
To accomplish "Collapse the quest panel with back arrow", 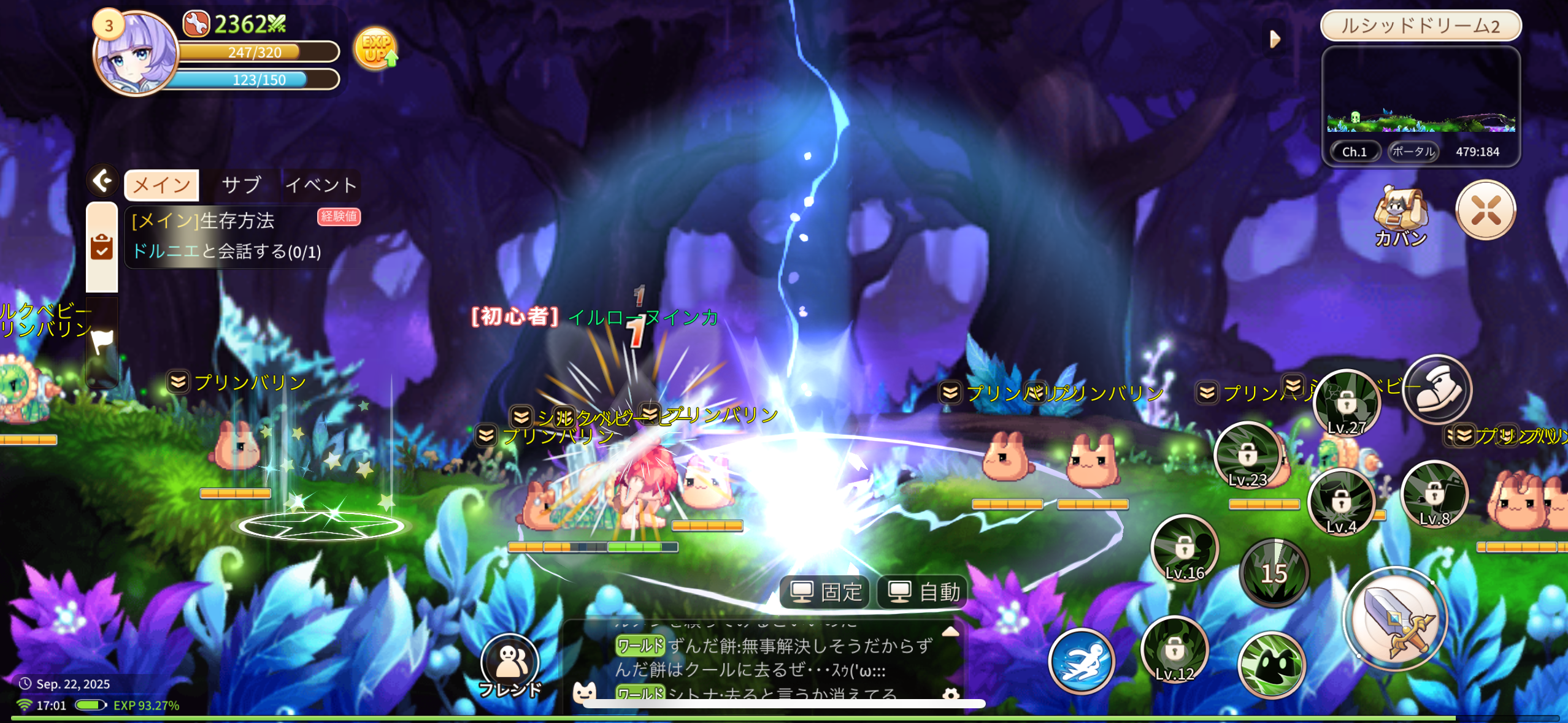I will tap(102, 181).
